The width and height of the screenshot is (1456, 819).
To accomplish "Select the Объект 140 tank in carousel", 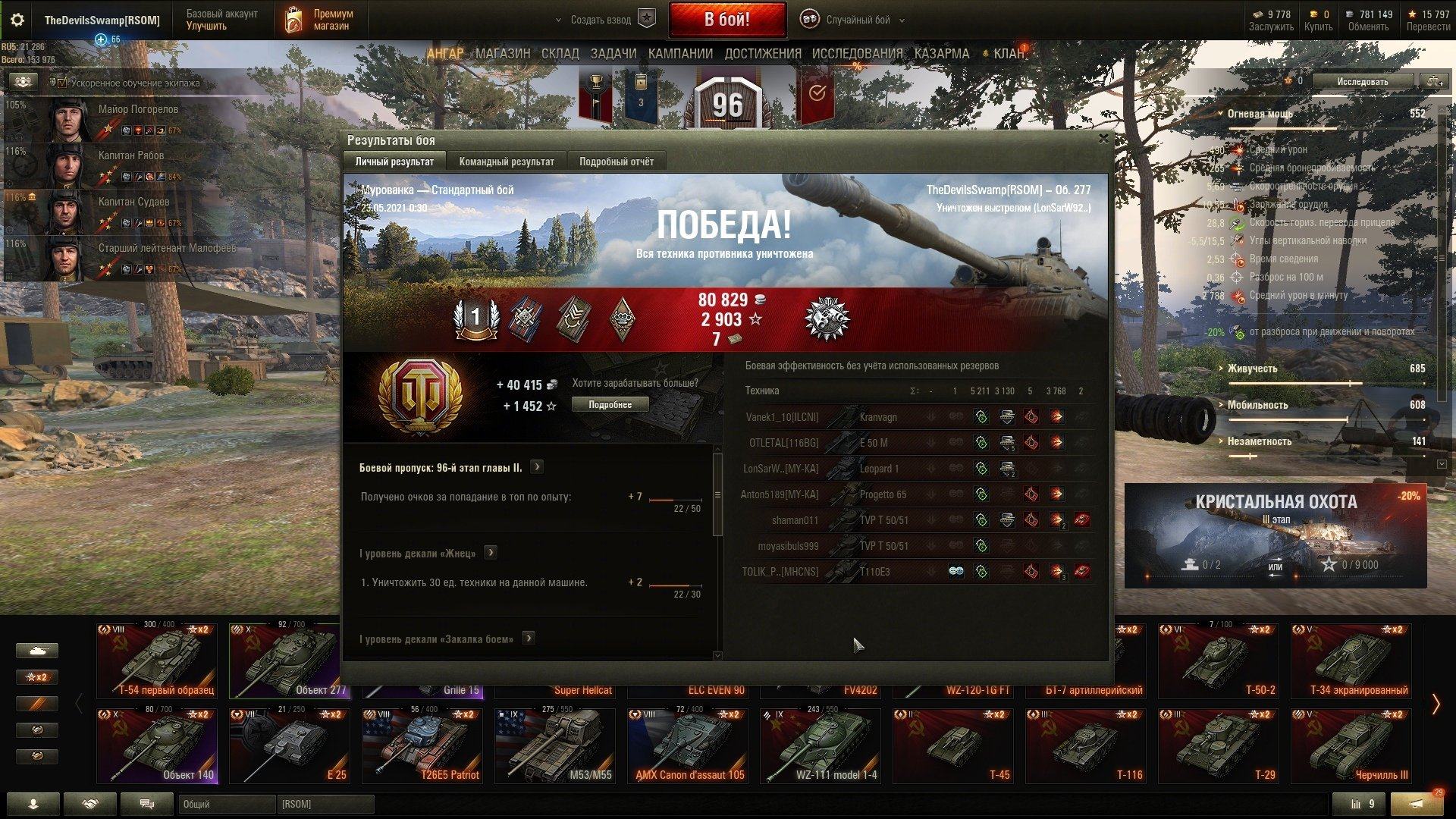I will (x=157, y=745).
